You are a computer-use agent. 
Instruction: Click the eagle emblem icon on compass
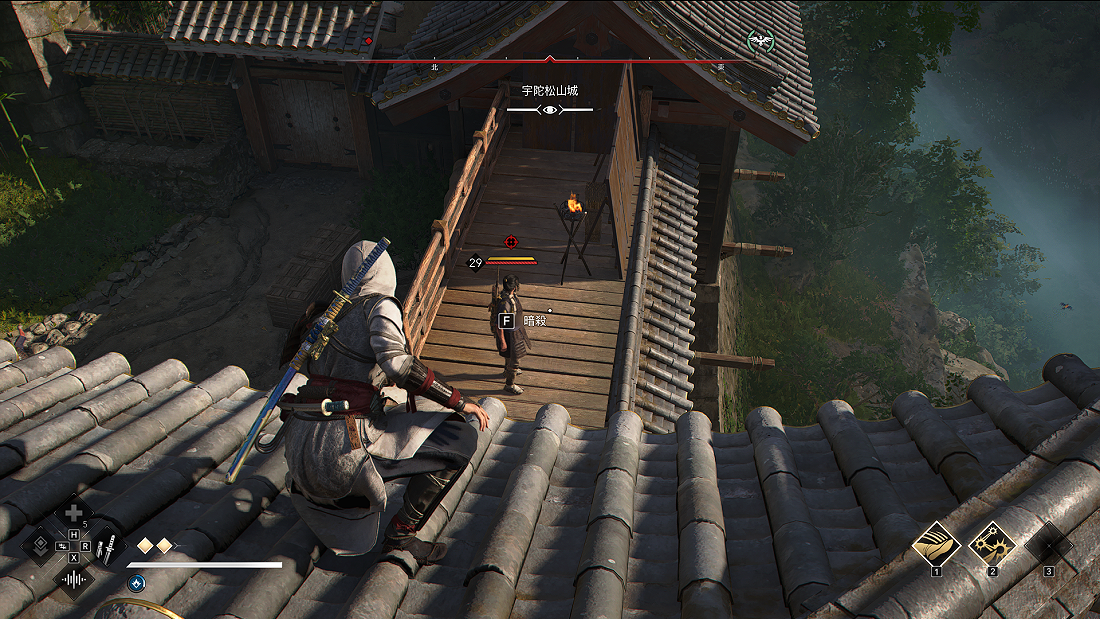tap(761, 41)
